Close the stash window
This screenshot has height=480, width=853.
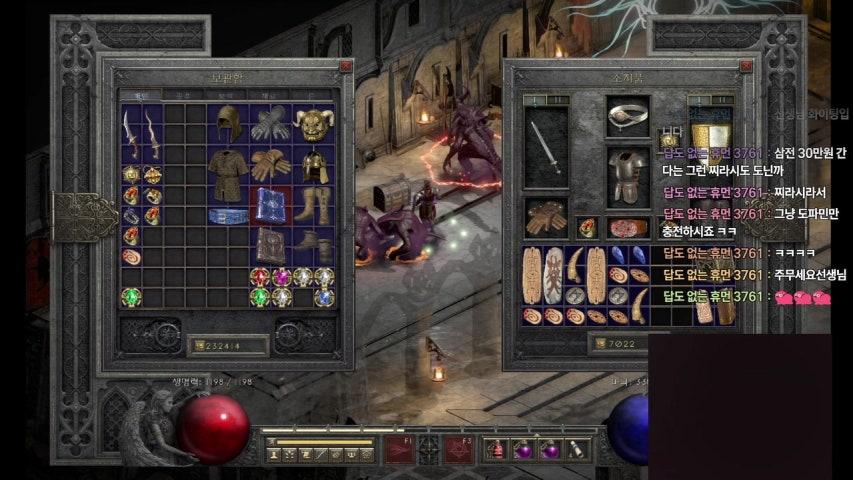tap(345, 66)
